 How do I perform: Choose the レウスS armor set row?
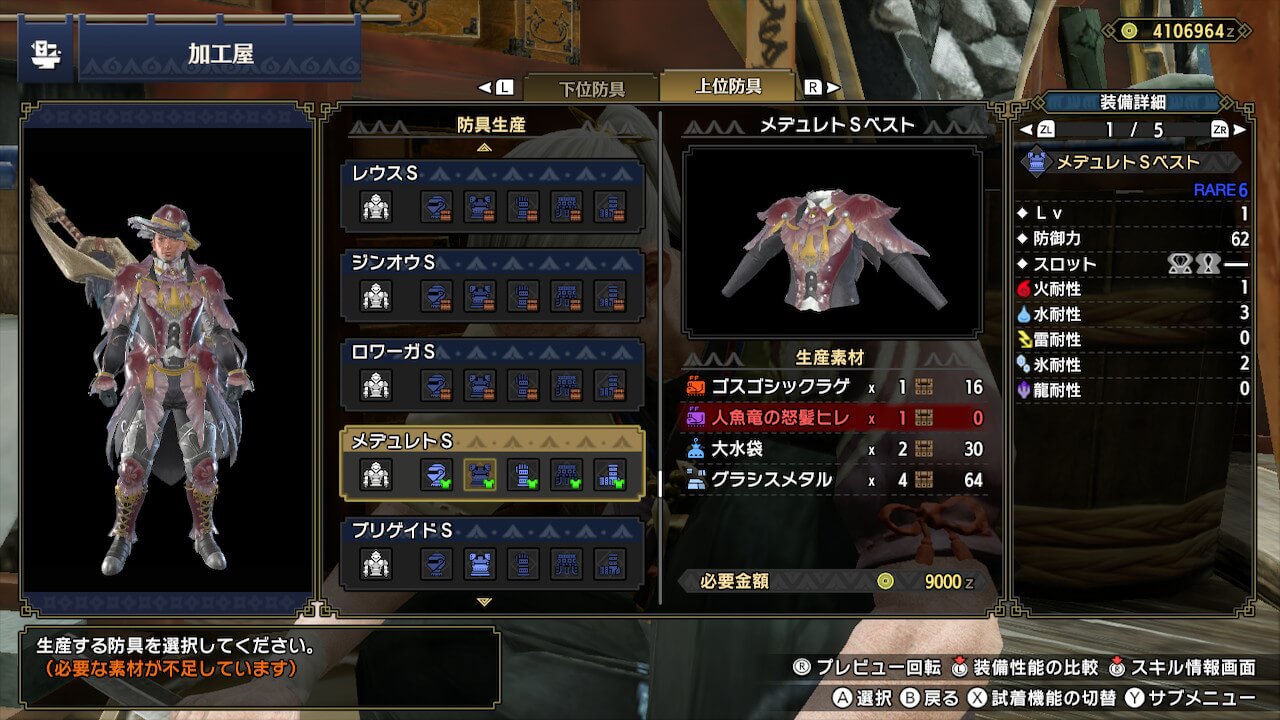[x=493, y=195]
